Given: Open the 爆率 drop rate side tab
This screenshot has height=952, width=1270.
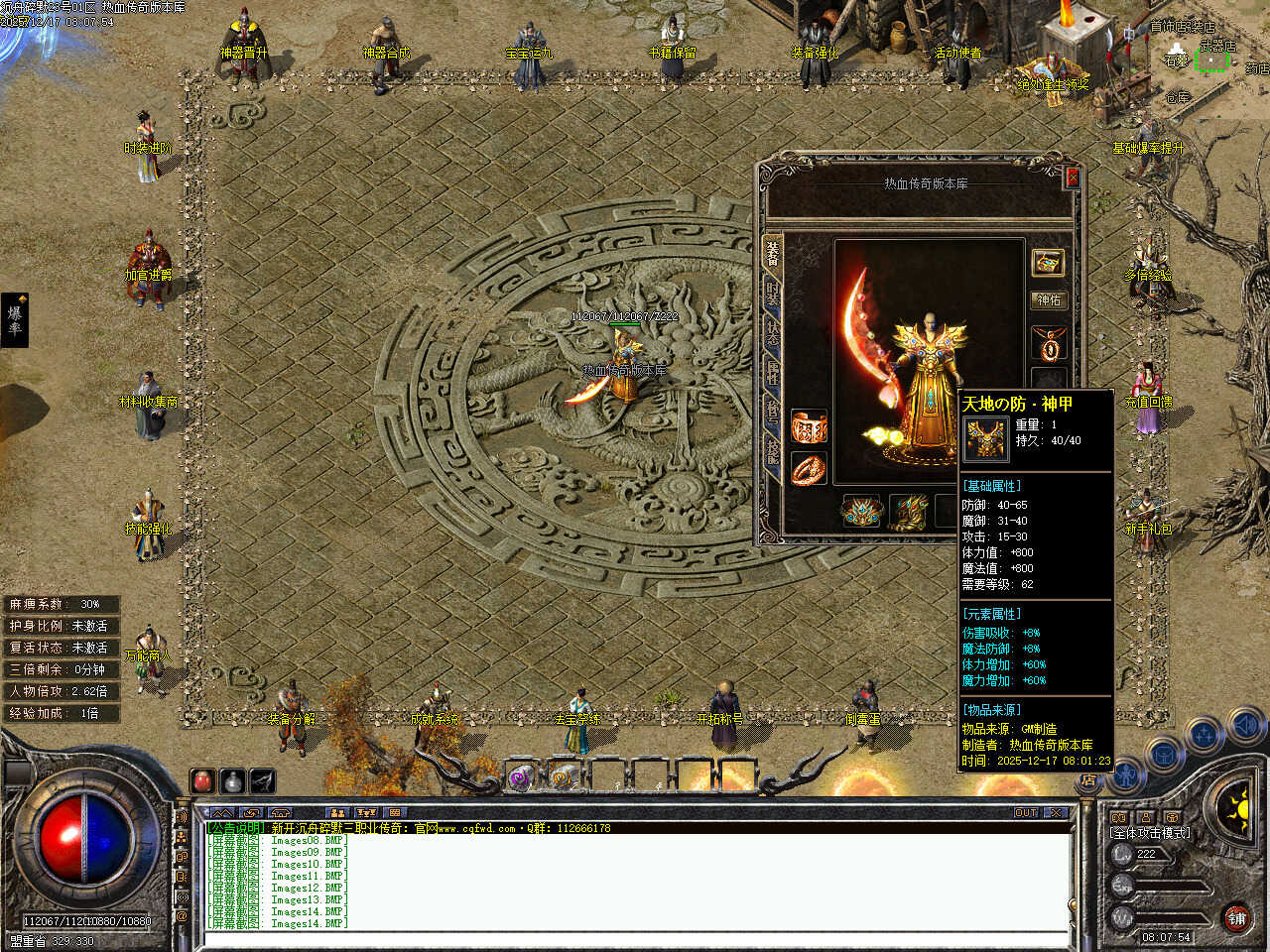Looking at the screenshot, I should [x=15, y=319].
